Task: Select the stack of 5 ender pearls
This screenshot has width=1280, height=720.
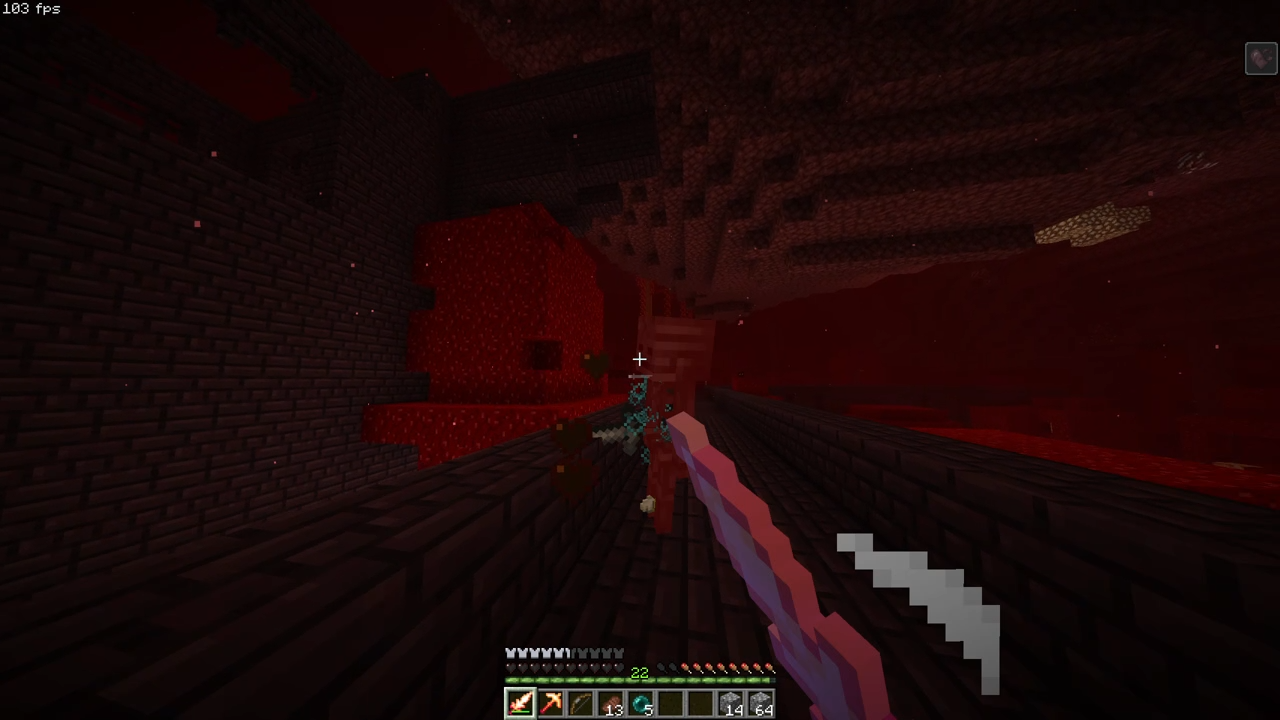Action: [x=642, y=703]
